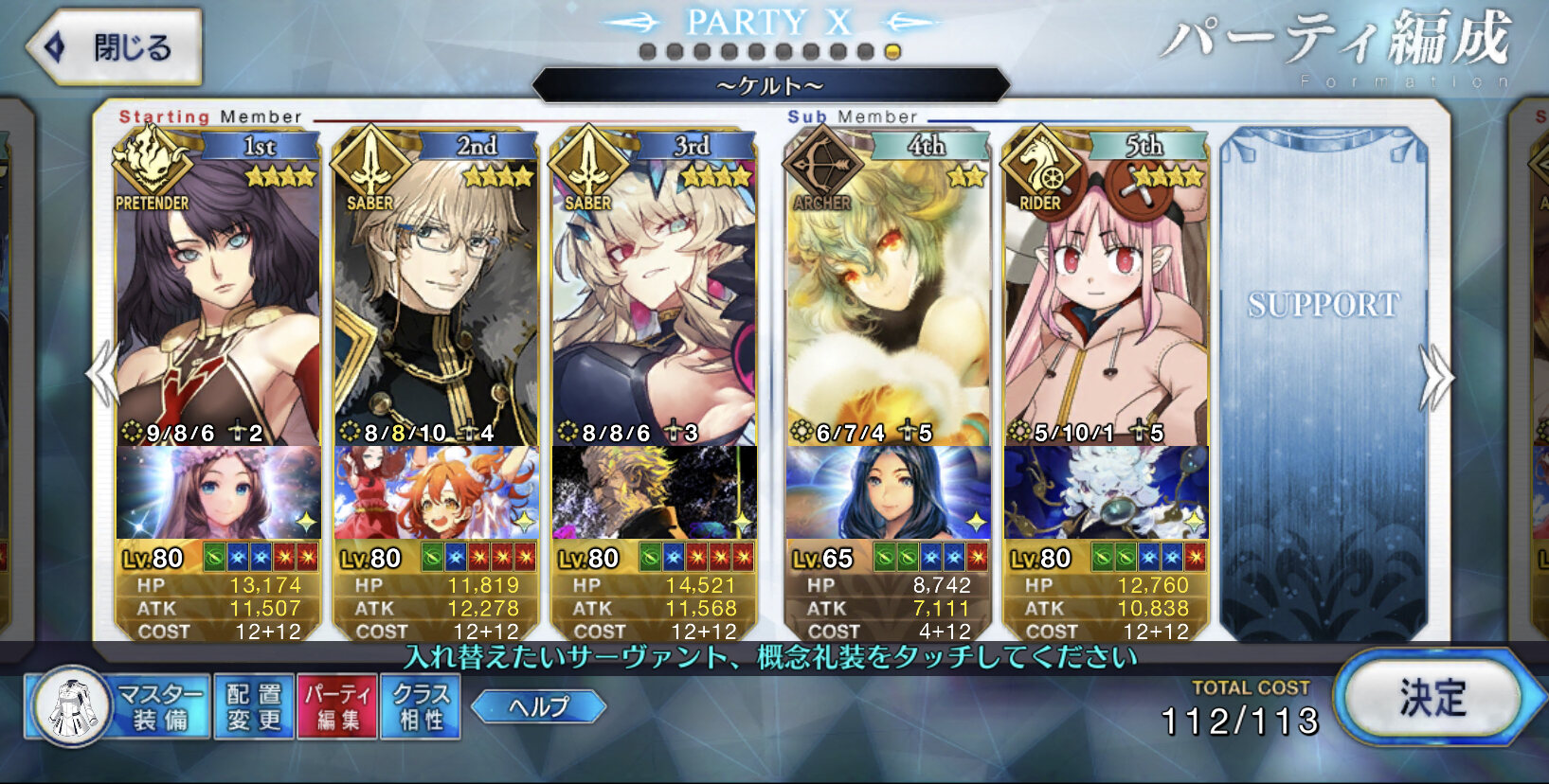
Task: Select the 3rd slot blonde Saber servant
Action: pos(654,303)
